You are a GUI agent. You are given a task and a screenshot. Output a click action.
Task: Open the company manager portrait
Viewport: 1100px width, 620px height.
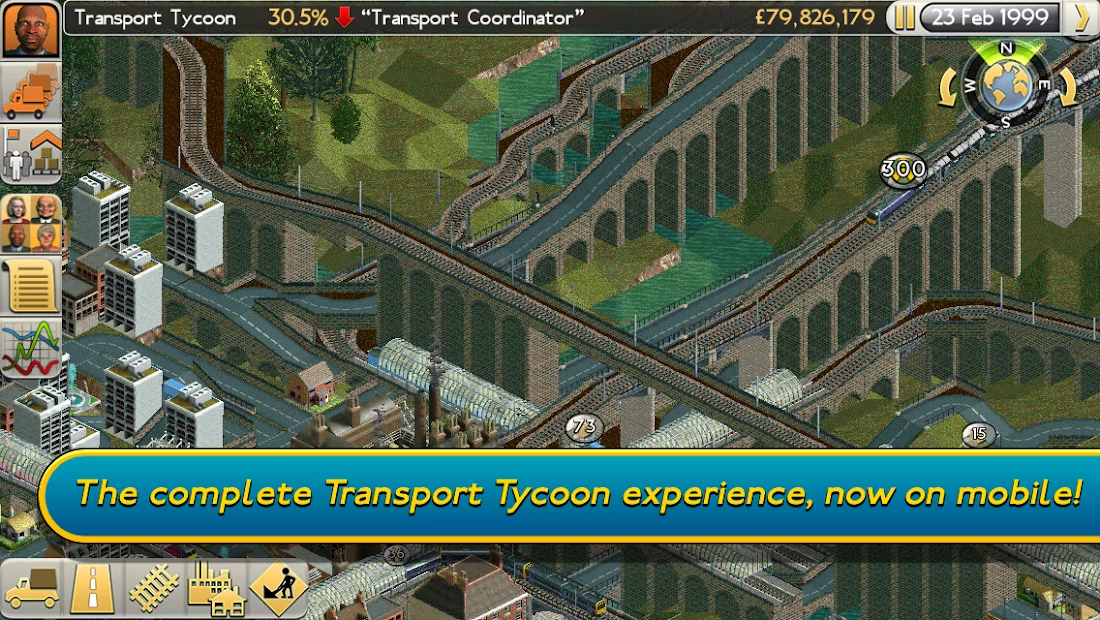pos(31,29)
